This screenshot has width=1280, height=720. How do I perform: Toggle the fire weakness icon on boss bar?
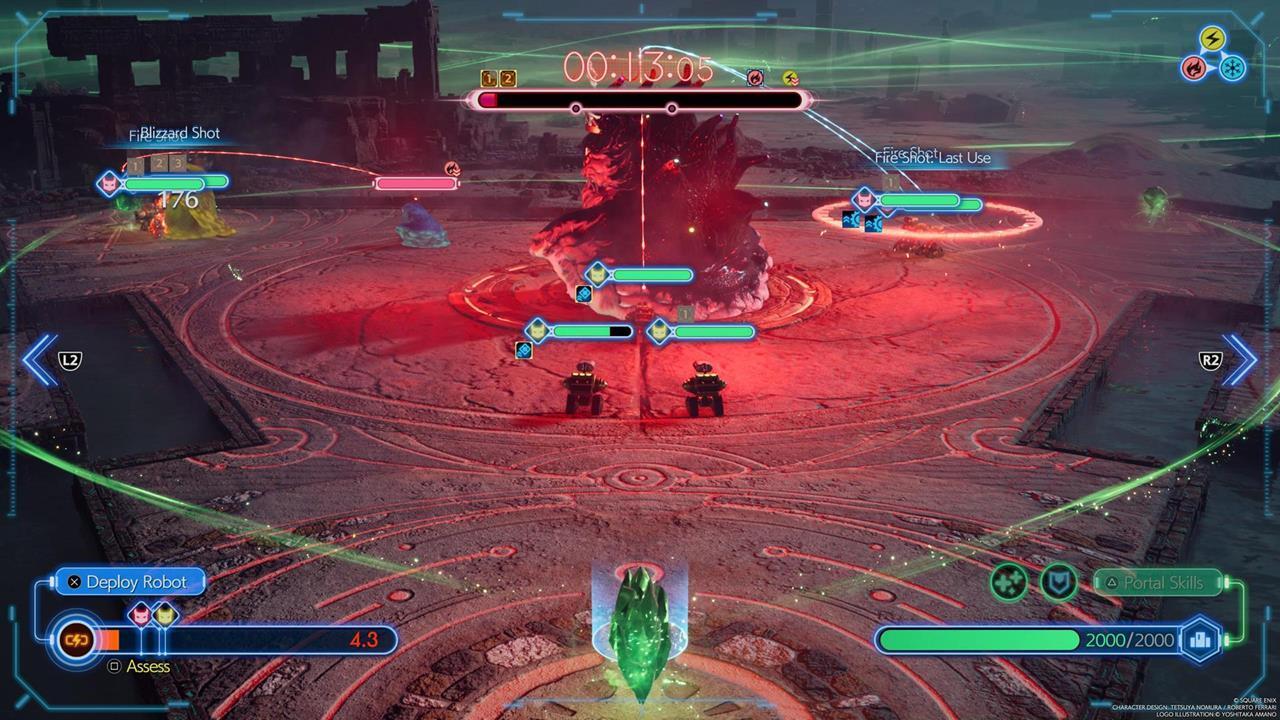756,79
